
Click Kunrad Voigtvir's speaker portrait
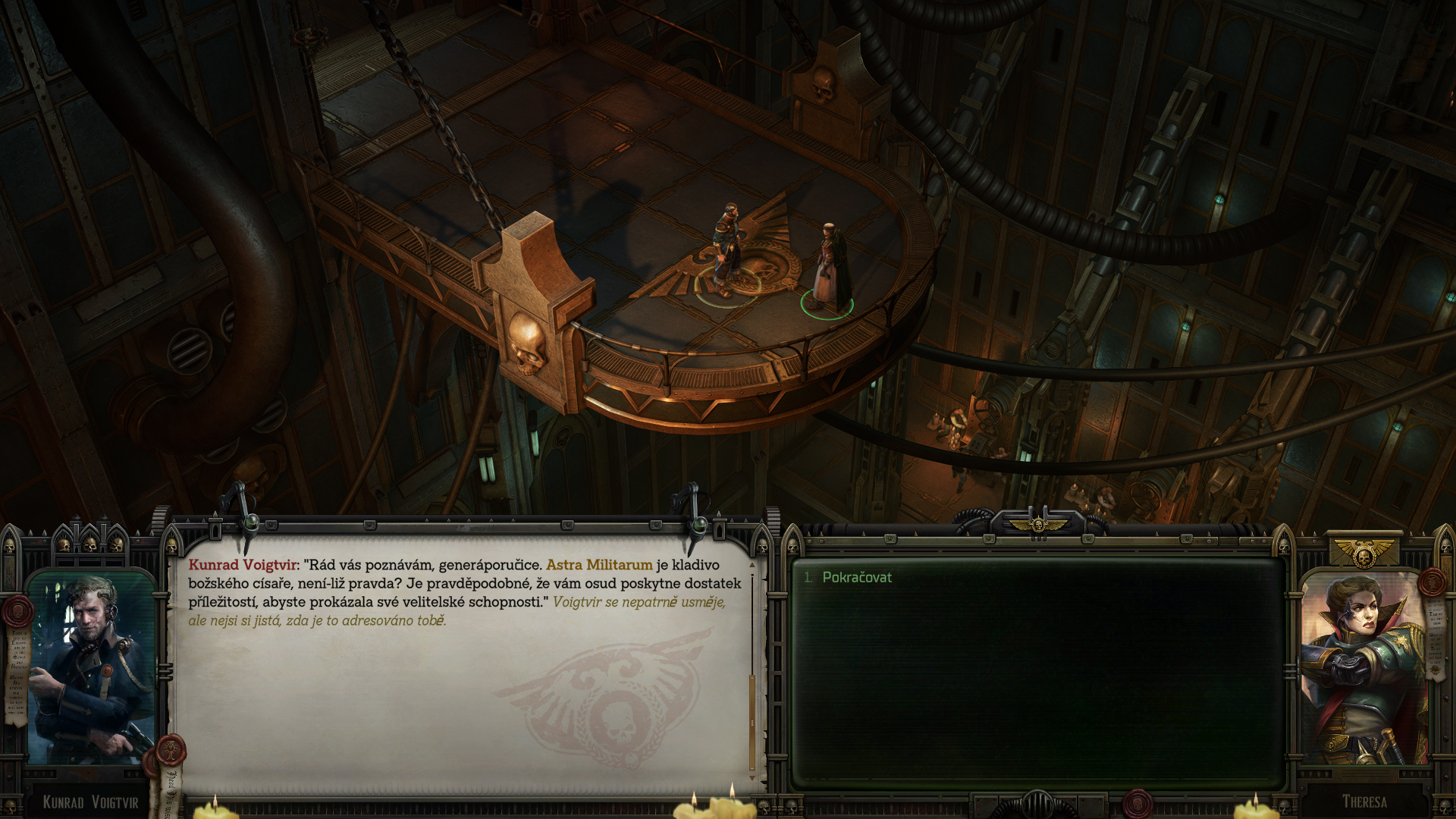tap(91, 667)
